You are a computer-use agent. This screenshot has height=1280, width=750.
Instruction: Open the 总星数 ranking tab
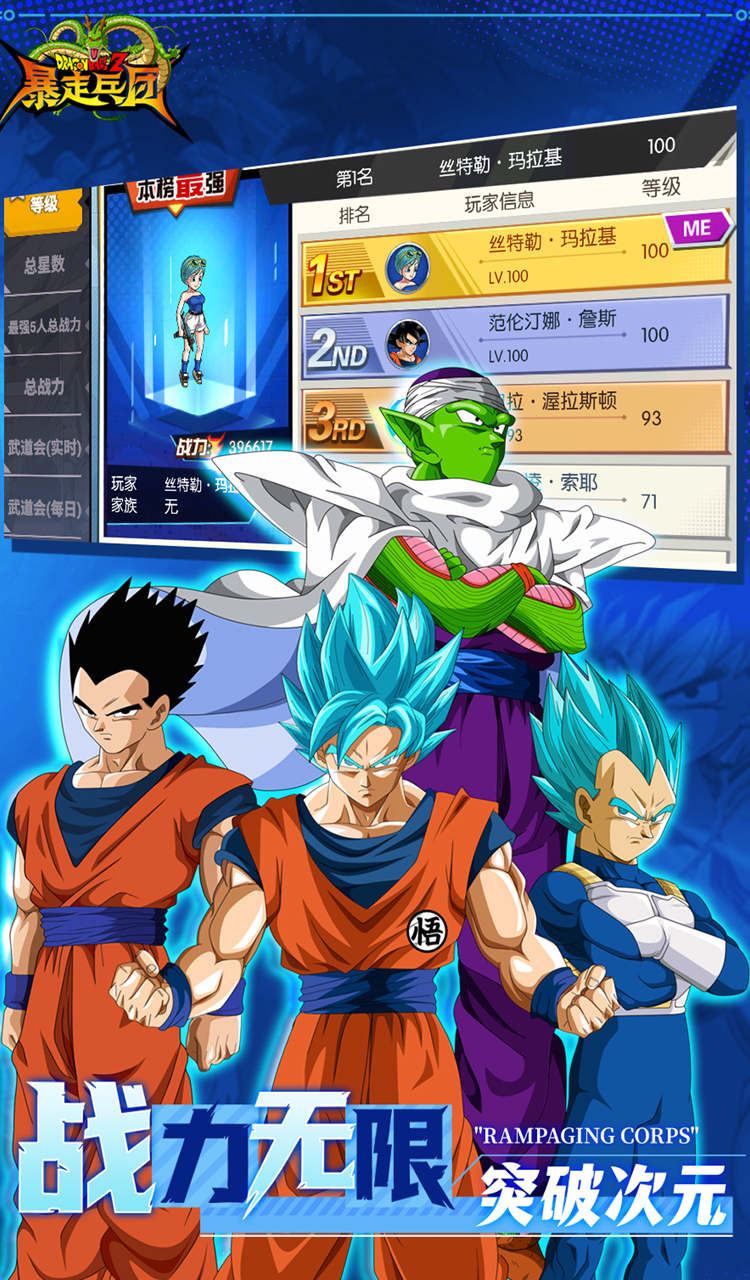(45, 265)
